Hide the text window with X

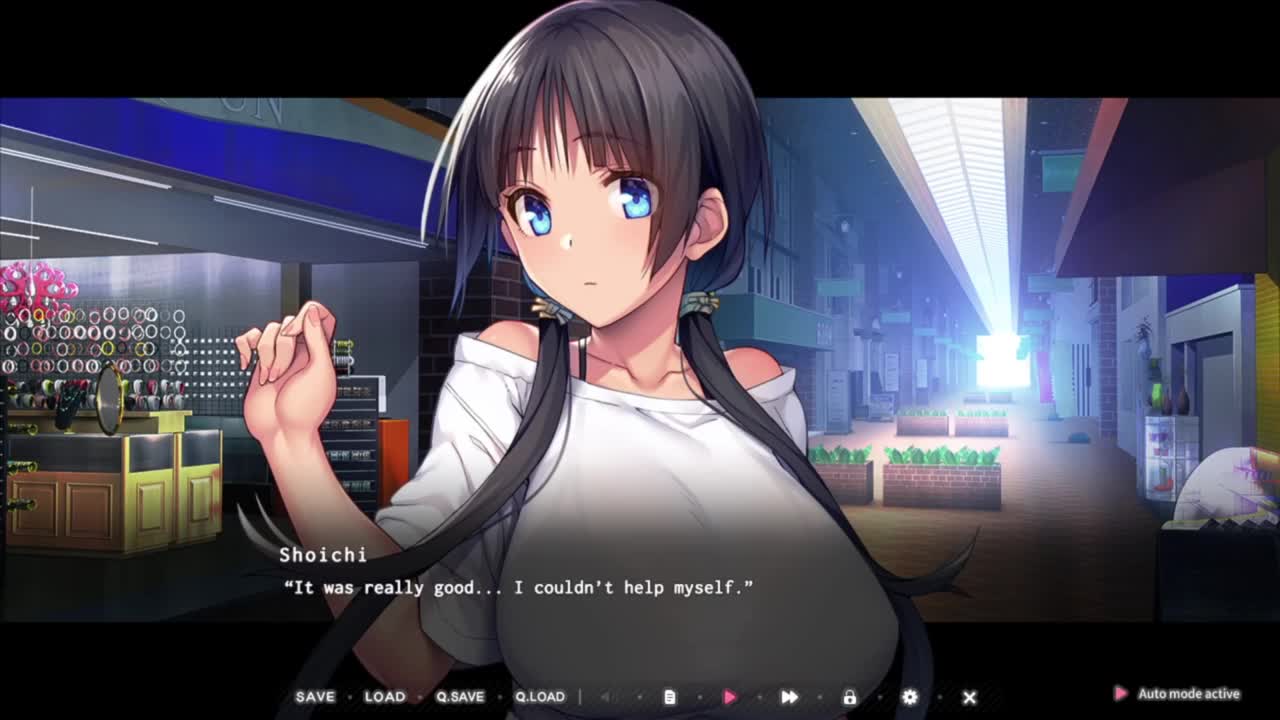pyautogui.click(x=969, y=697)
